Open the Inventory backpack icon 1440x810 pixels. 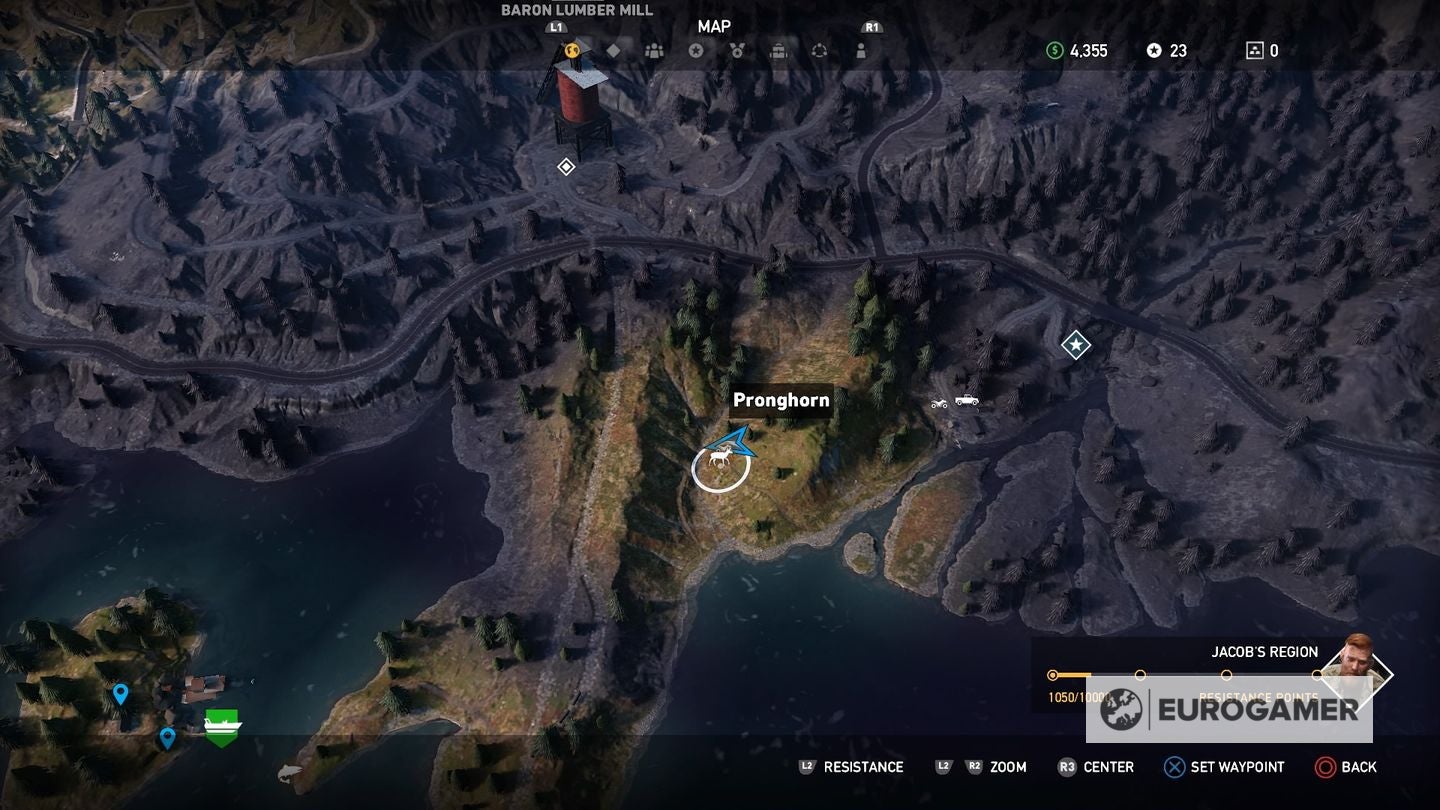tap(781, 48)
